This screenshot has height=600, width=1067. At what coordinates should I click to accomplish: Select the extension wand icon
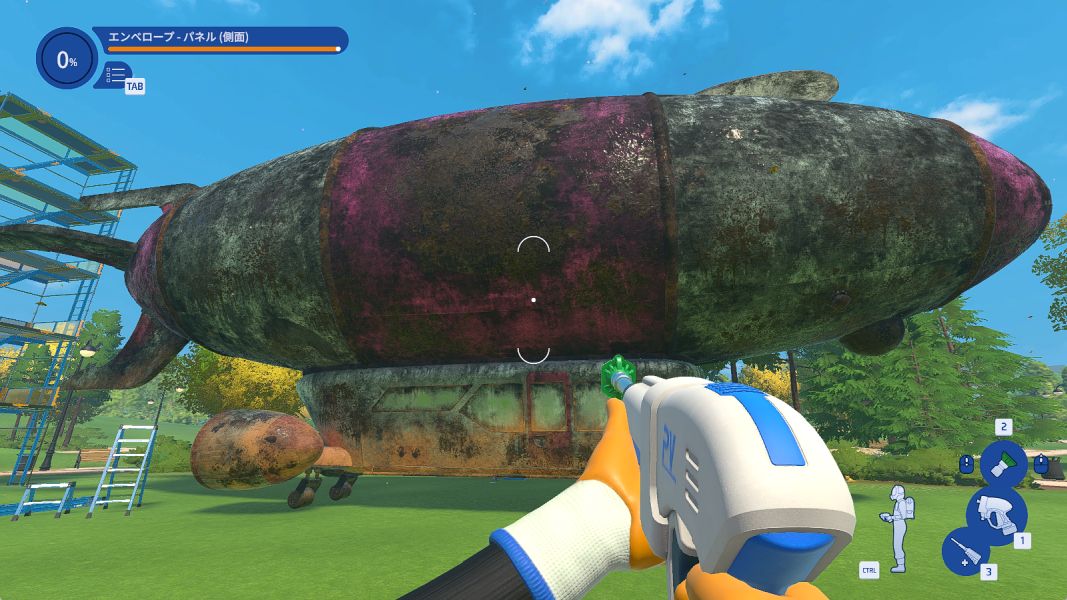click(965, 551)
